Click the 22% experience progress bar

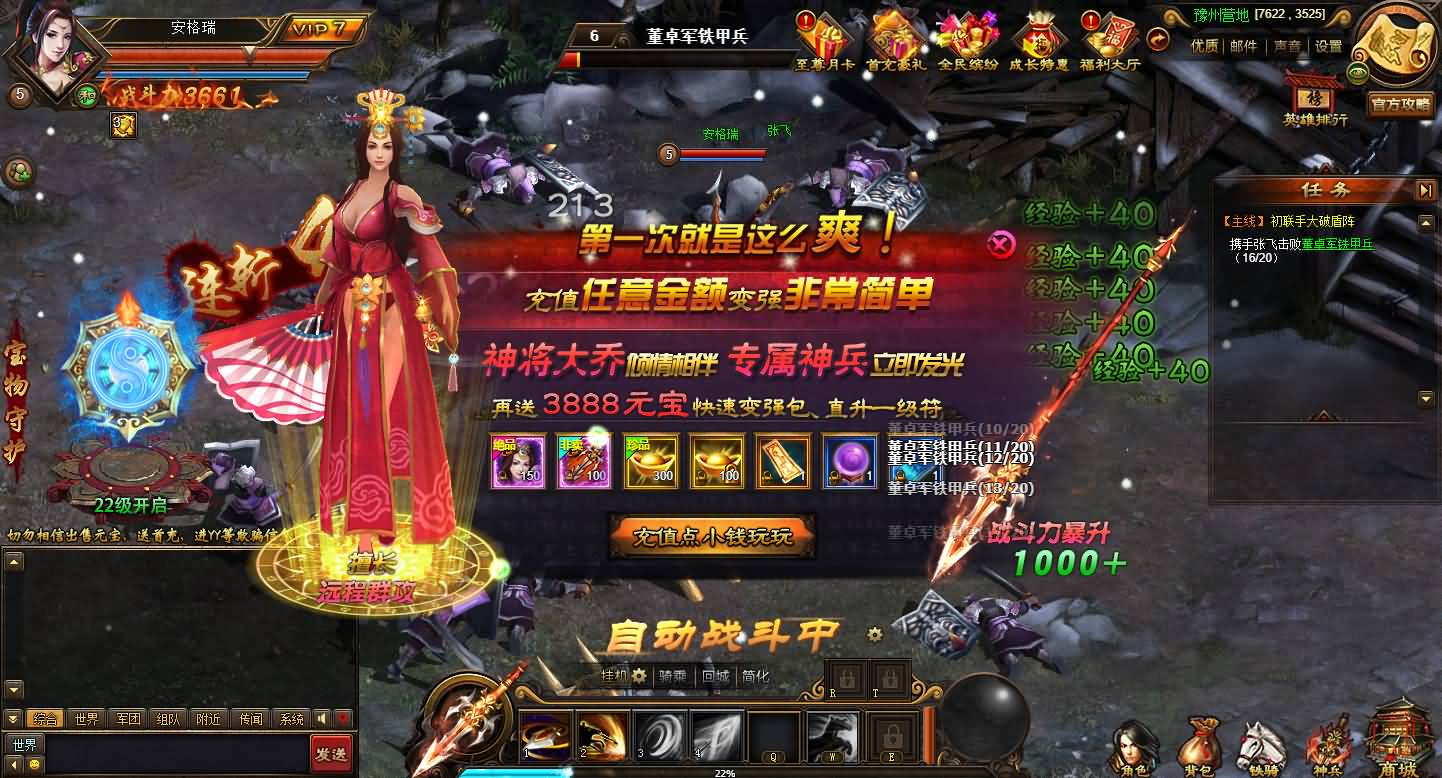coord(723,772)
